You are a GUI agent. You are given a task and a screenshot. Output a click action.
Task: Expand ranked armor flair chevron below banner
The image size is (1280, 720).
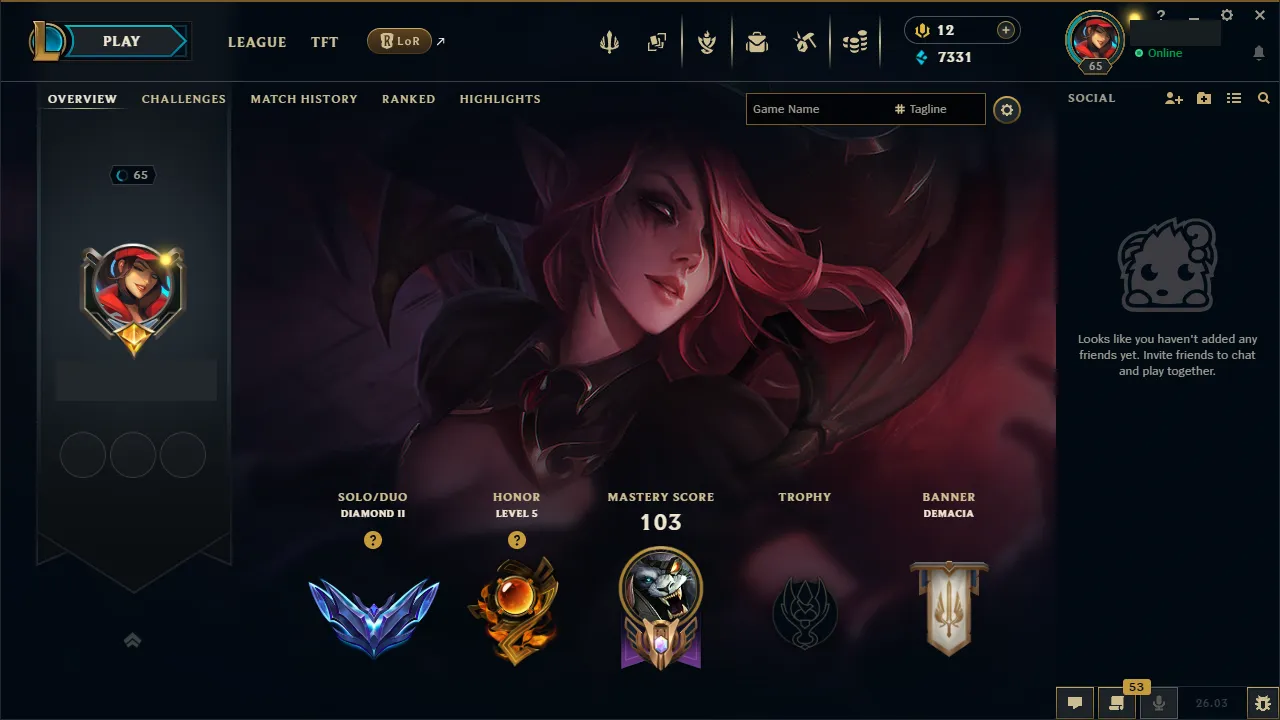133,641
